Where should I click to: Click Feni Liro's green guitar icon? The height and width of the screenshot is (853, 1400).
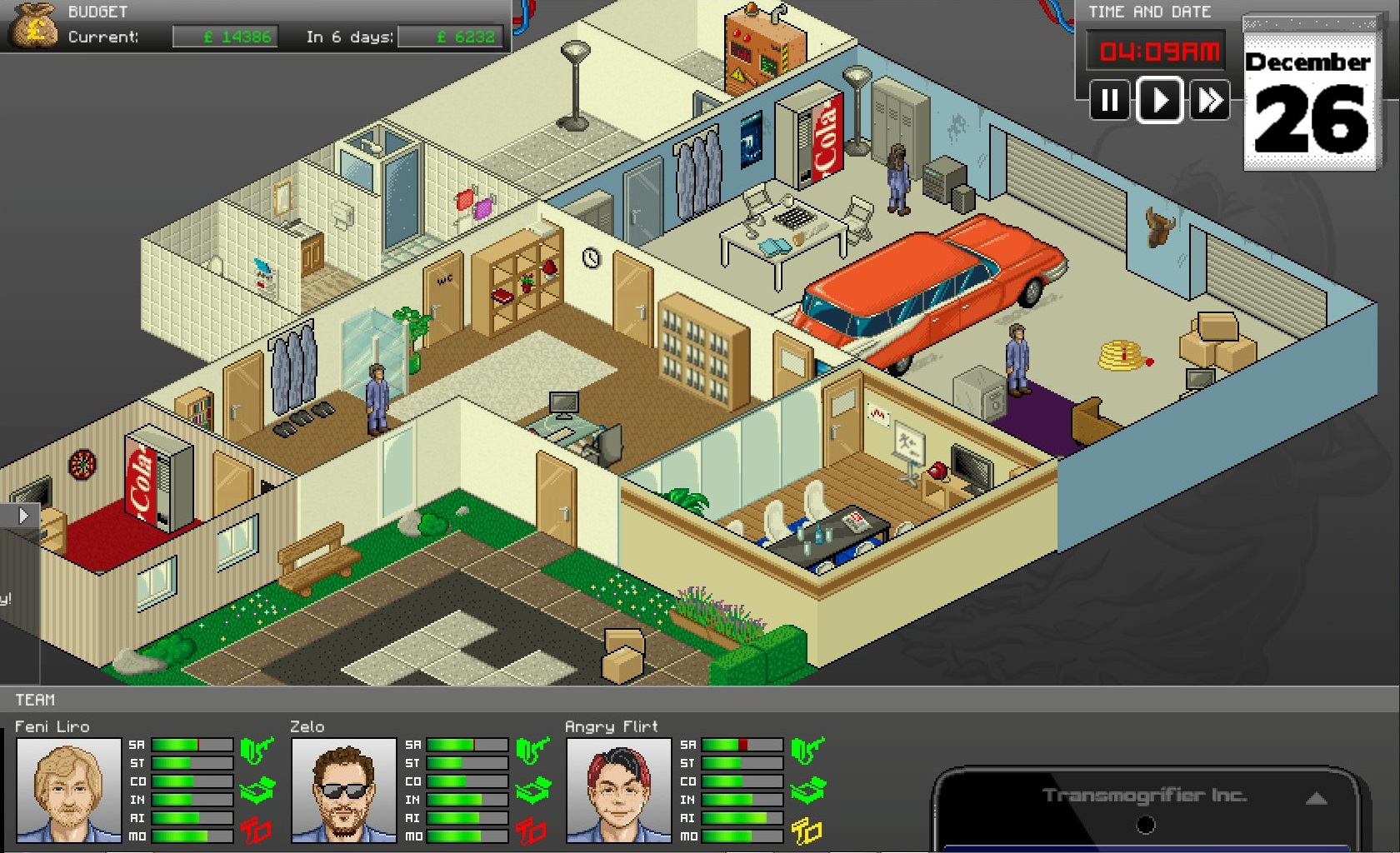point(257,750)
